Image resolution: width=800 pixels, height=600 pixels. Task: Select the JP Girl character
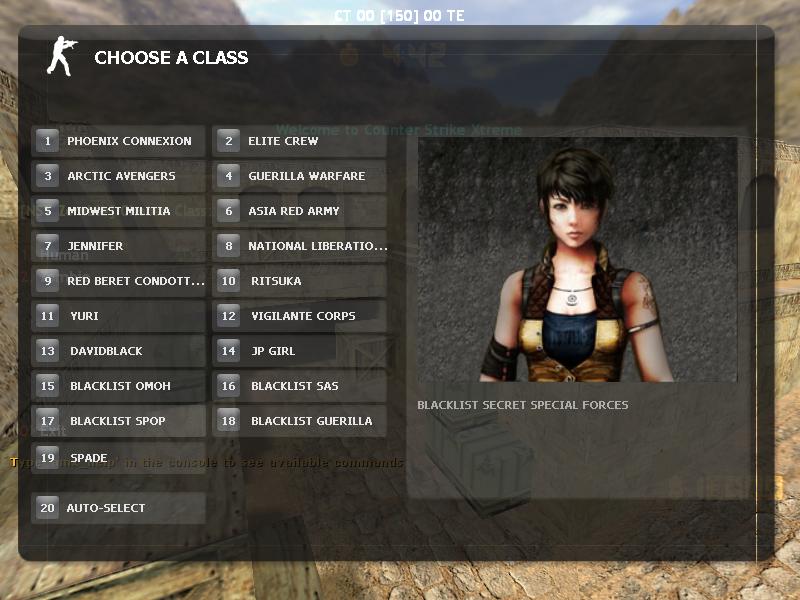299,351
